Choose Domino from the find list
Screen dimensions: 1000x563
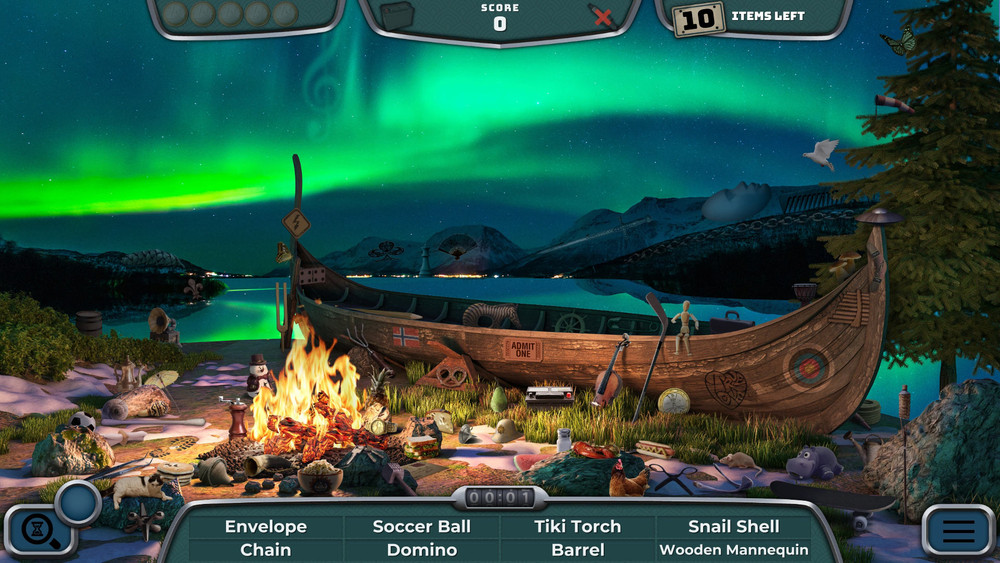click(422, 550)
